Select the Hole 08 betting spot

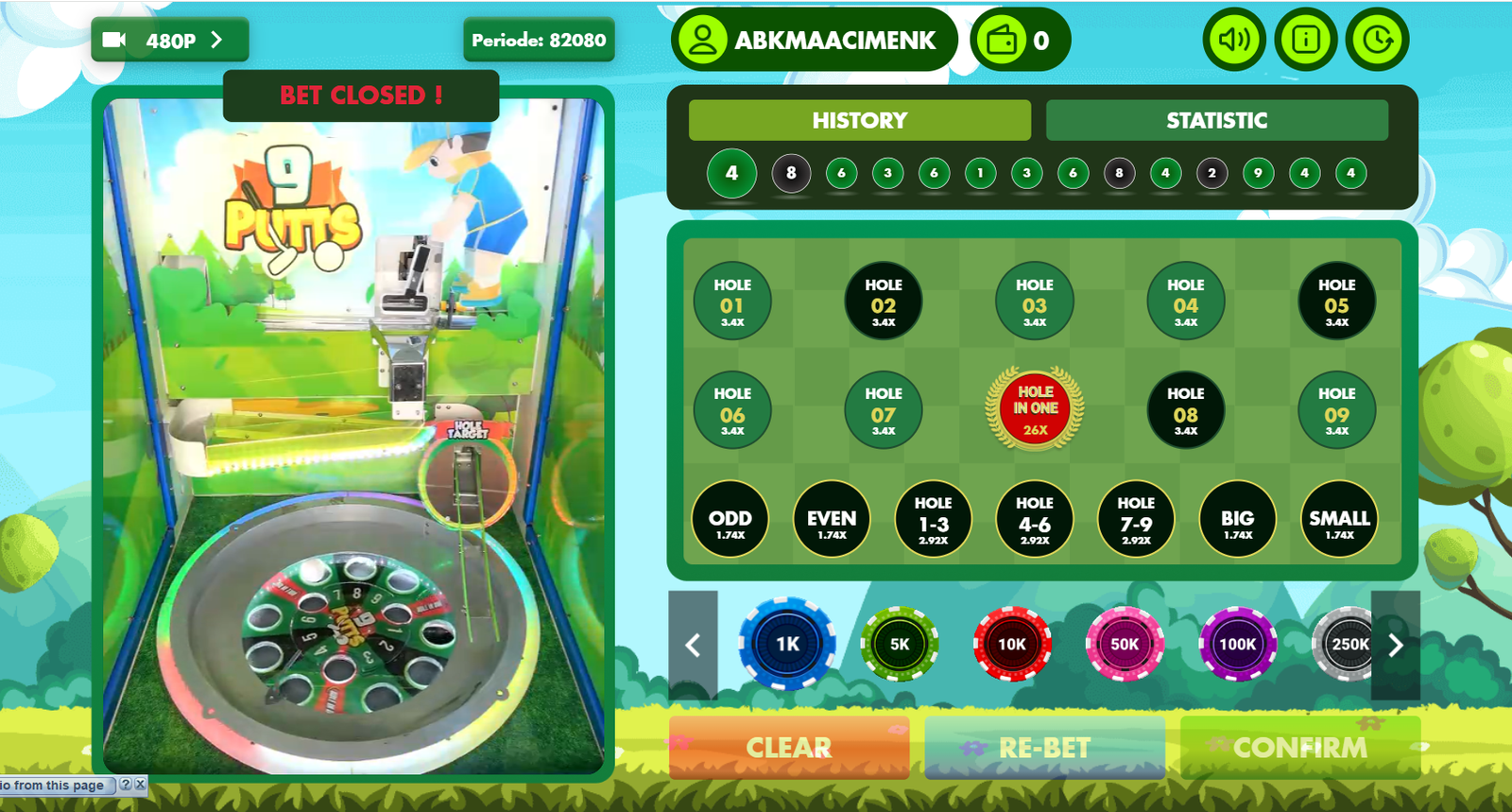point(1185,411)
